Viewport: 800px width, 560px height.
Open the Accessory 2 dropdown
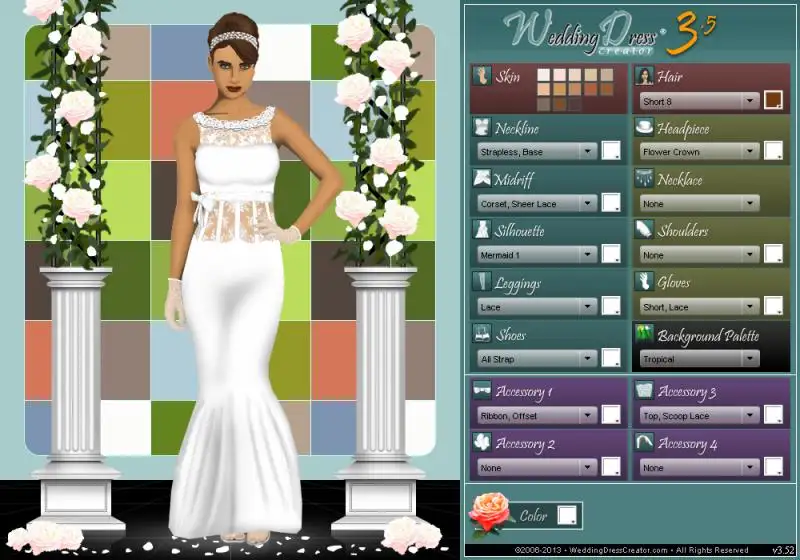[536, 467]
